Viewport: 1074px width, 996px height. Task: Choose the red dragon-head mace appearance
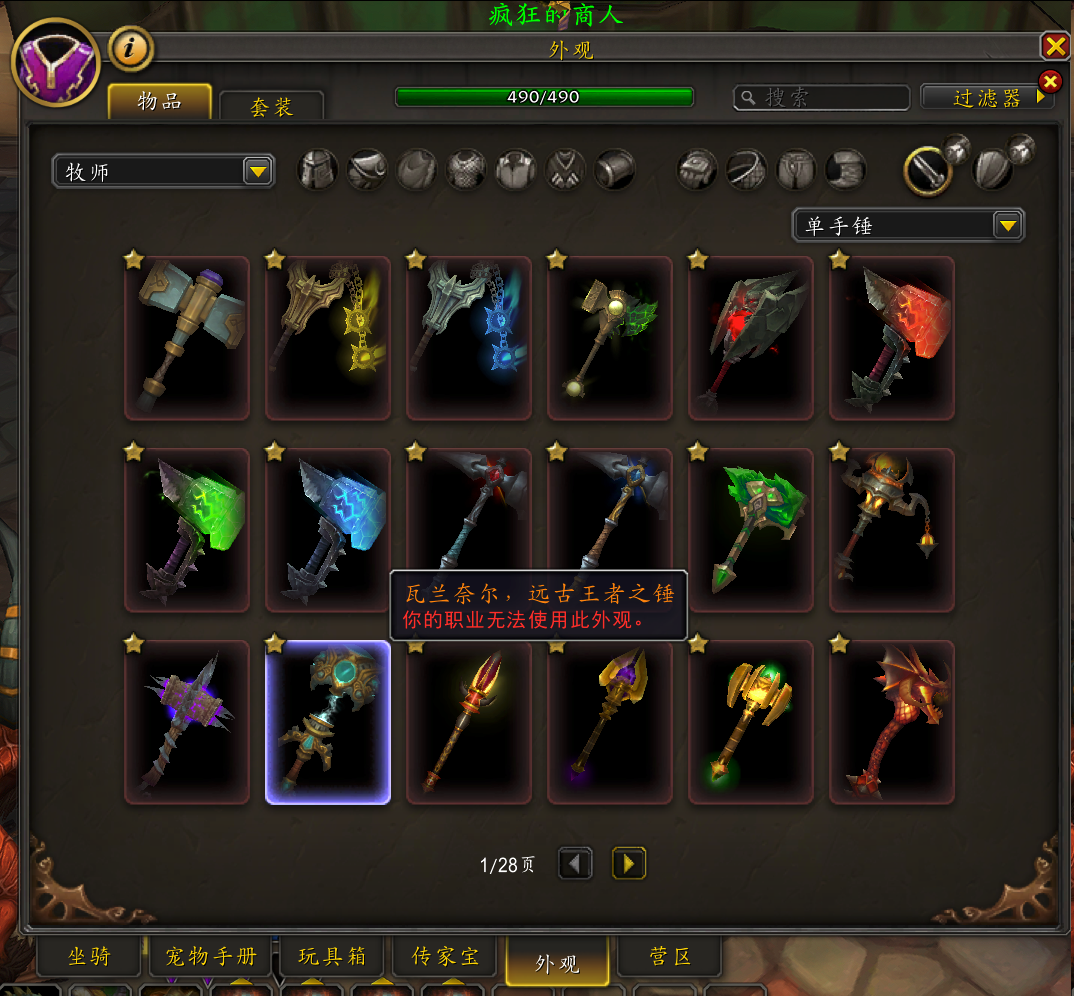tap(892, 722)
